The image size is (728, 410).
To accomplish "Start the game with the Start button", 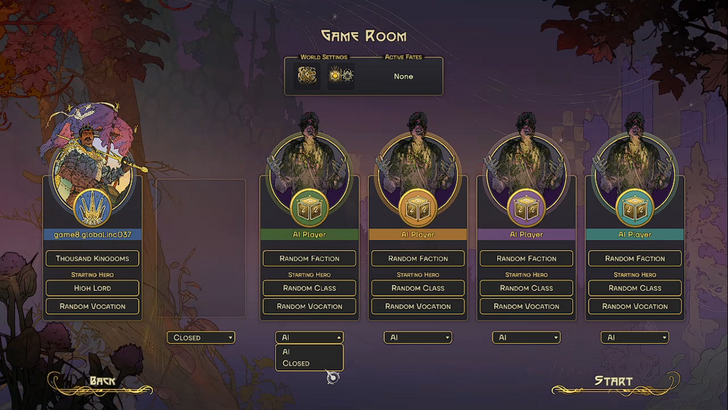I will (612, 381).
